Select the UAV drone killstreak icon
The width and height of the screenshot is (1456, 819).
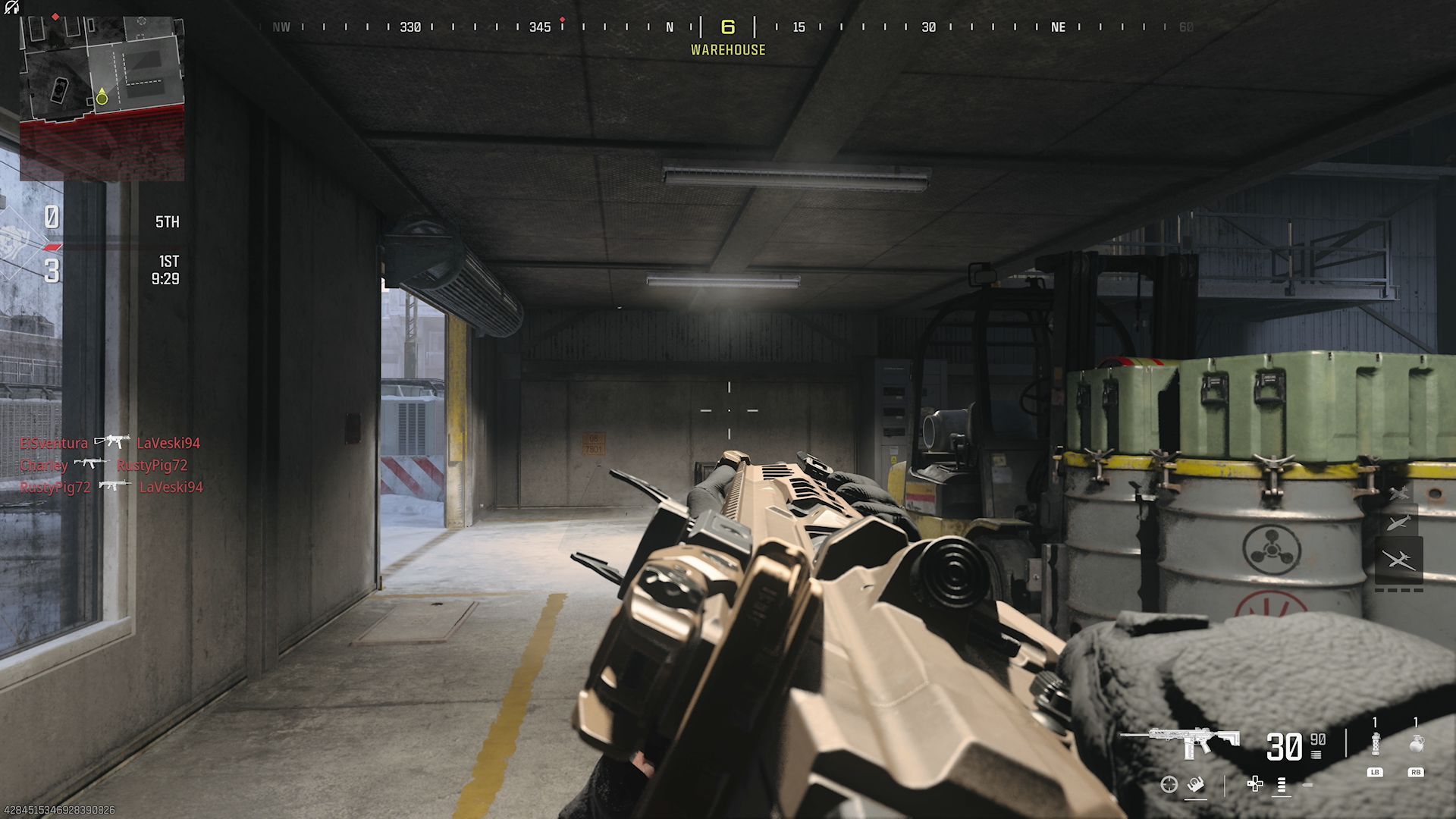[x=1399, y=558]
